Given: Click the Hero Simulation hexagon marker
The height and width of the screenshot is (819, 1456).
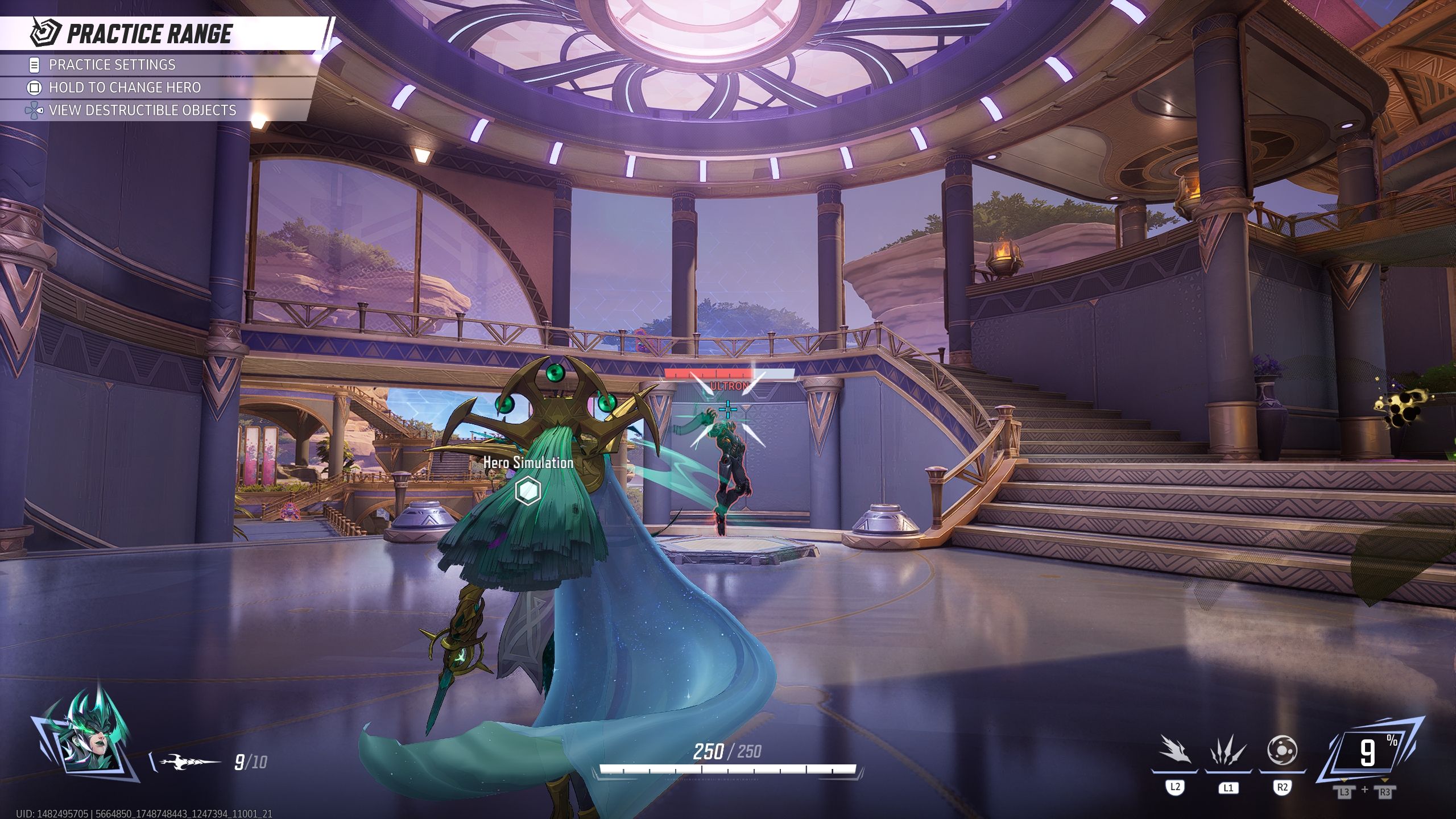Looking at the screenshot, I should point(527,490).
